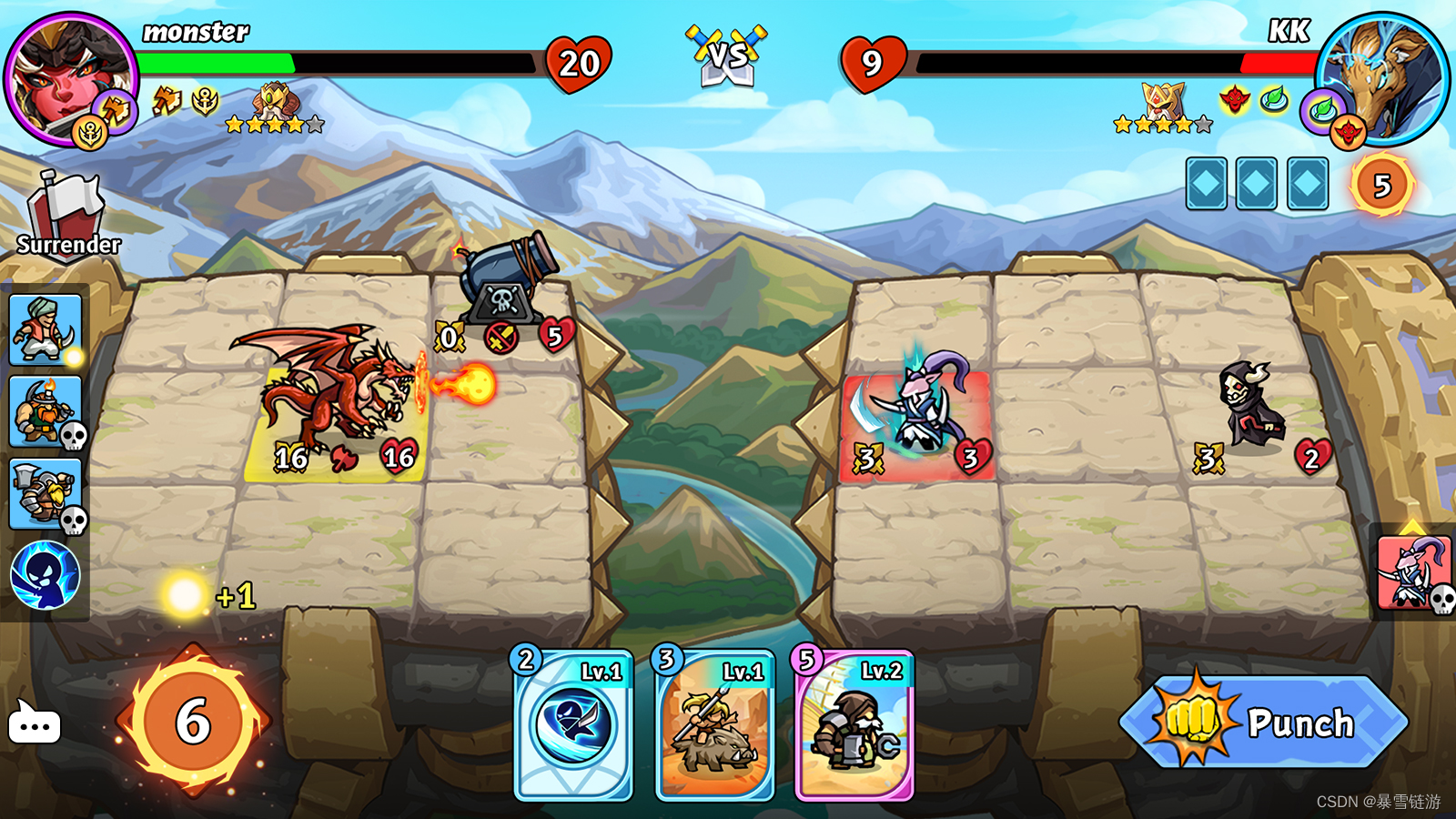Image resolution: width=1456 pixels, height=819 pixels.
Task: View the horned viking dwarf portrait
Action: (x=45, y=411)
